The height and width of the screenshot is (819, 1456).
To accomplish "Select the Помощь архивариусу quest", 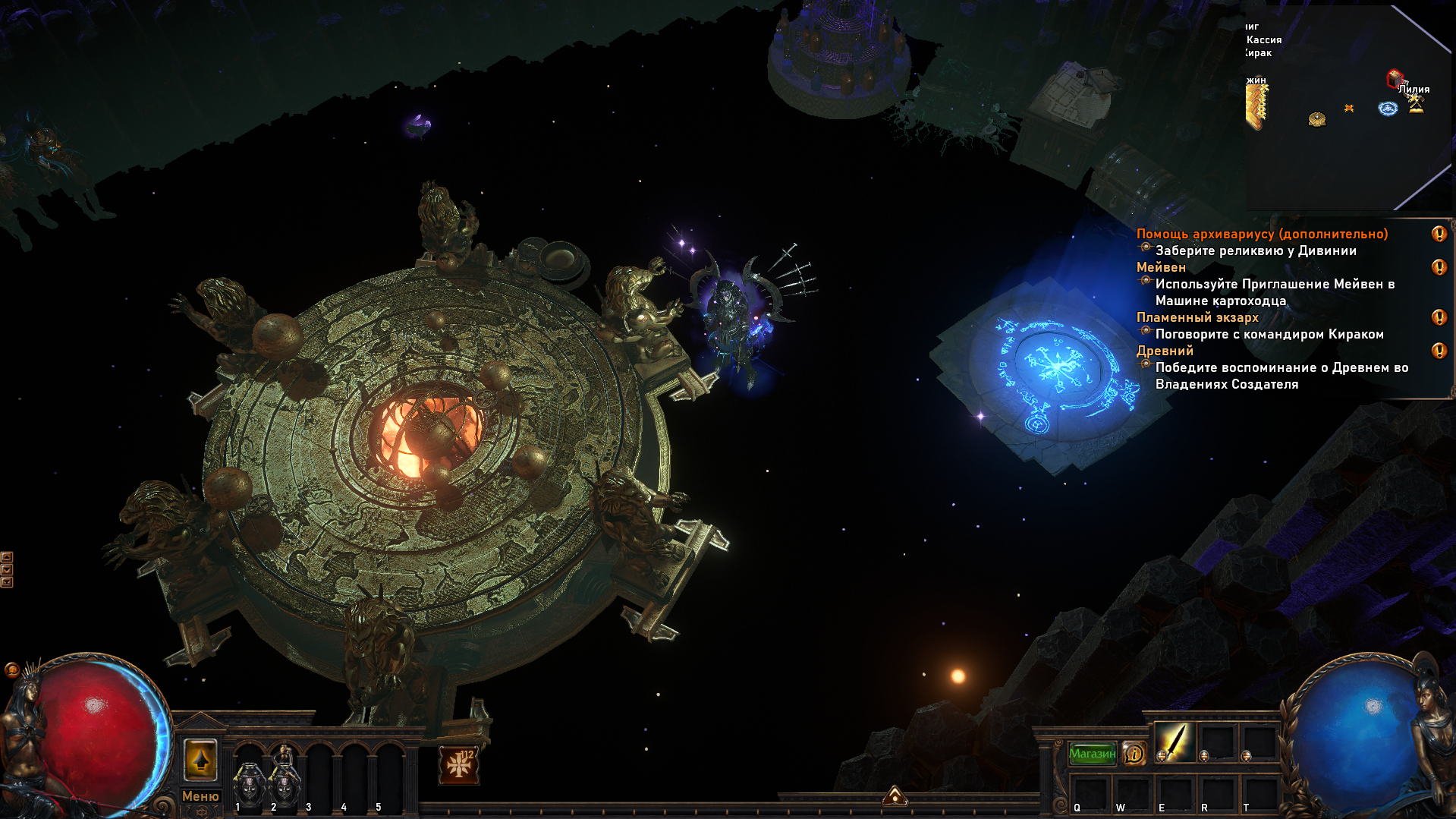I will coord(1262,234).
